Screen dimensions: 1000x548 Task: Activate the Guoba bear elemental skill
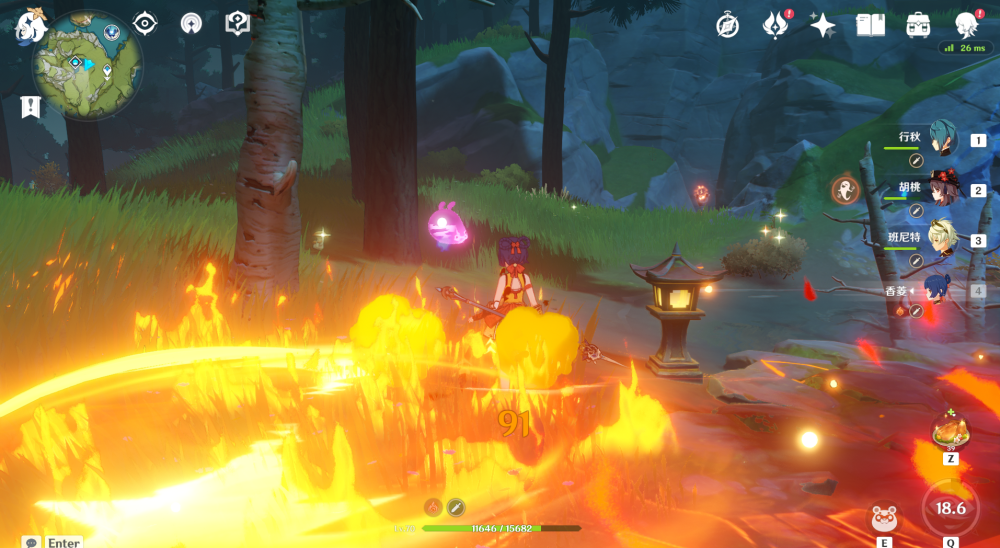coord(884,519)
